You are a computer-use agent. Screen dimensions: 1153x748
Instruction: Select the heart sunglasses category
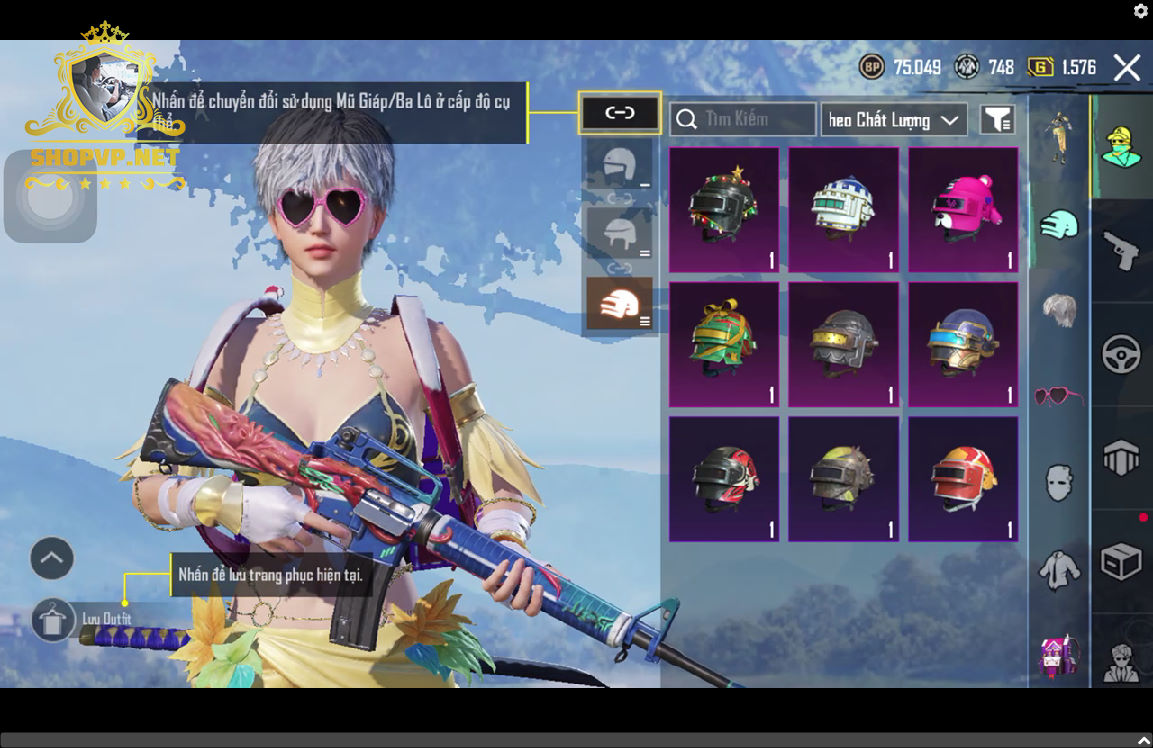[1058, 396]
